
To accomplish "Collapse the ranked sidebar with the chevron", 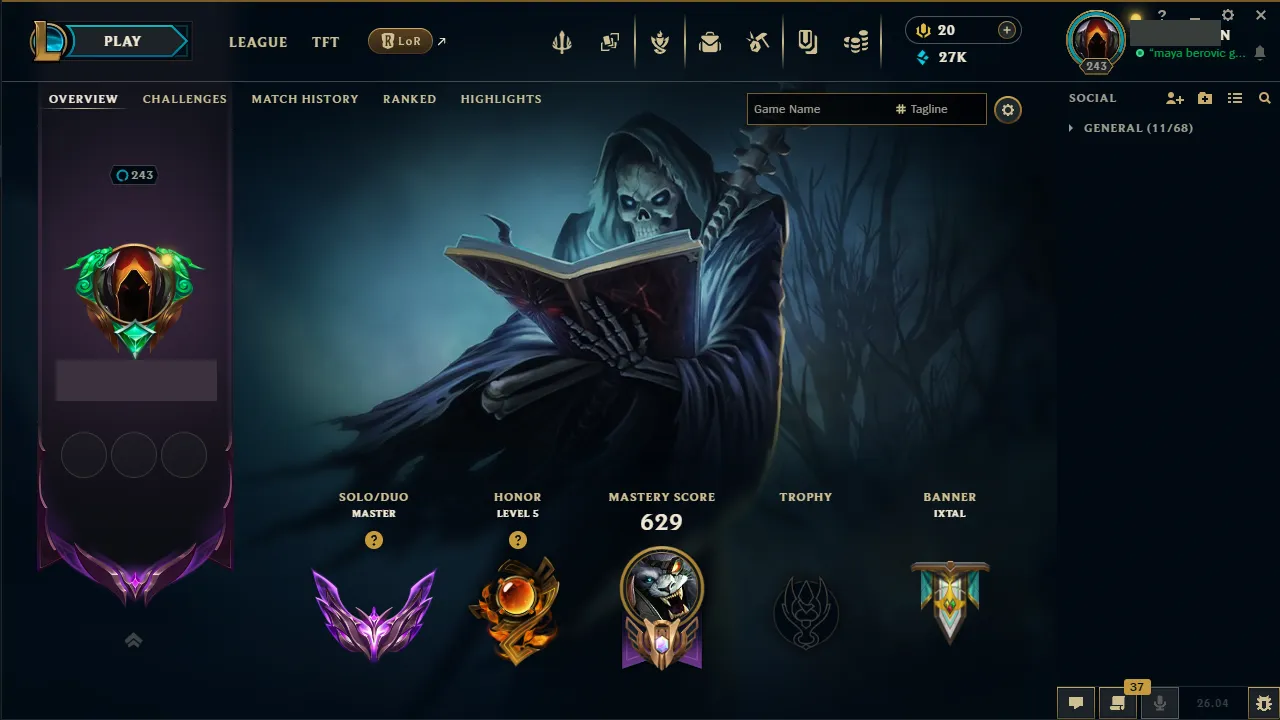I will (x=133, y=639).
